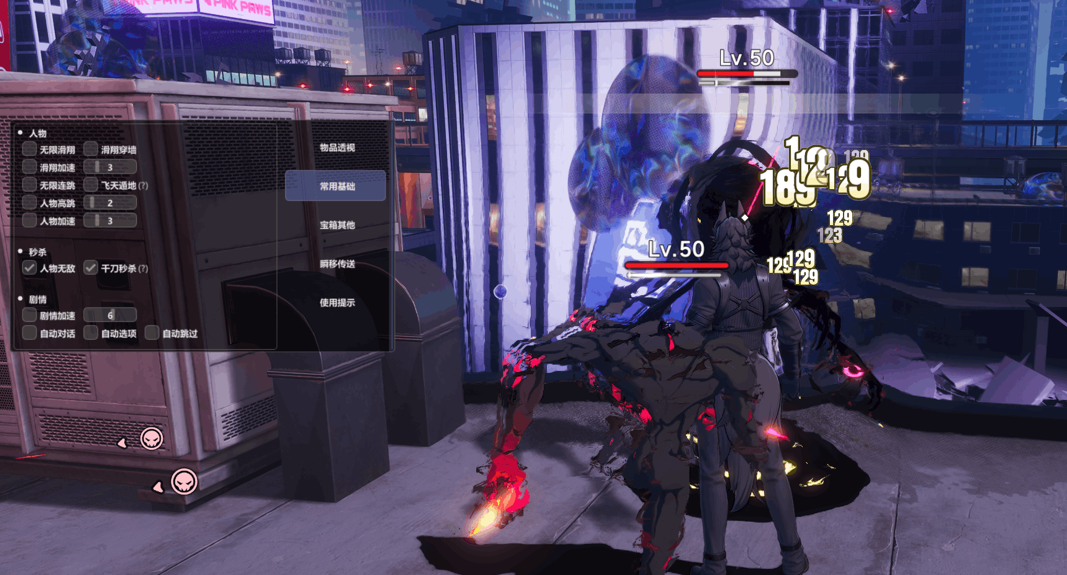Enable the 无限连跳 checkbox
Viewport: 1067px width, 575px height.
tap(30, 185)
